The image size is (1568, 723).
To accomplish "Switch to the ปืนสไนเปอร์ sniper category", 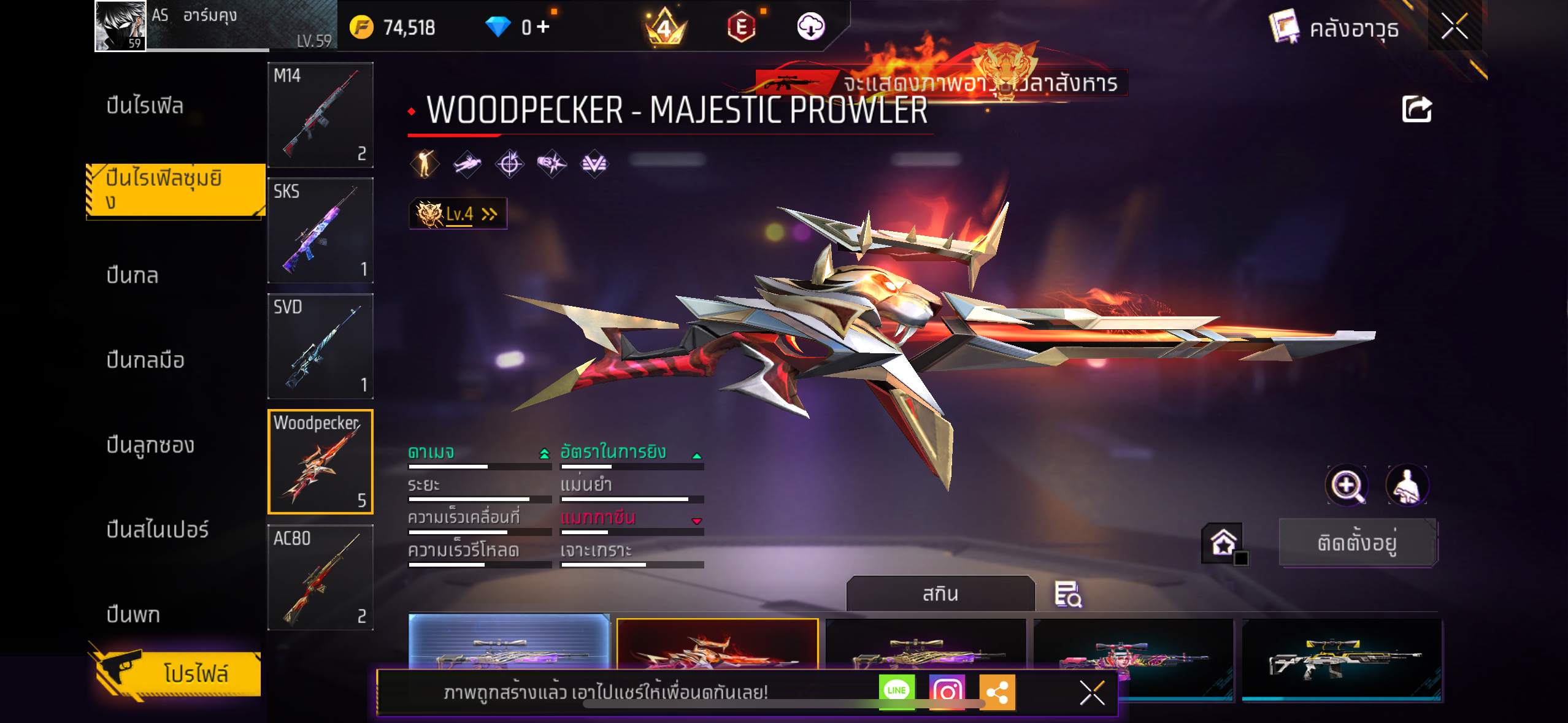I will pos(158,530).
